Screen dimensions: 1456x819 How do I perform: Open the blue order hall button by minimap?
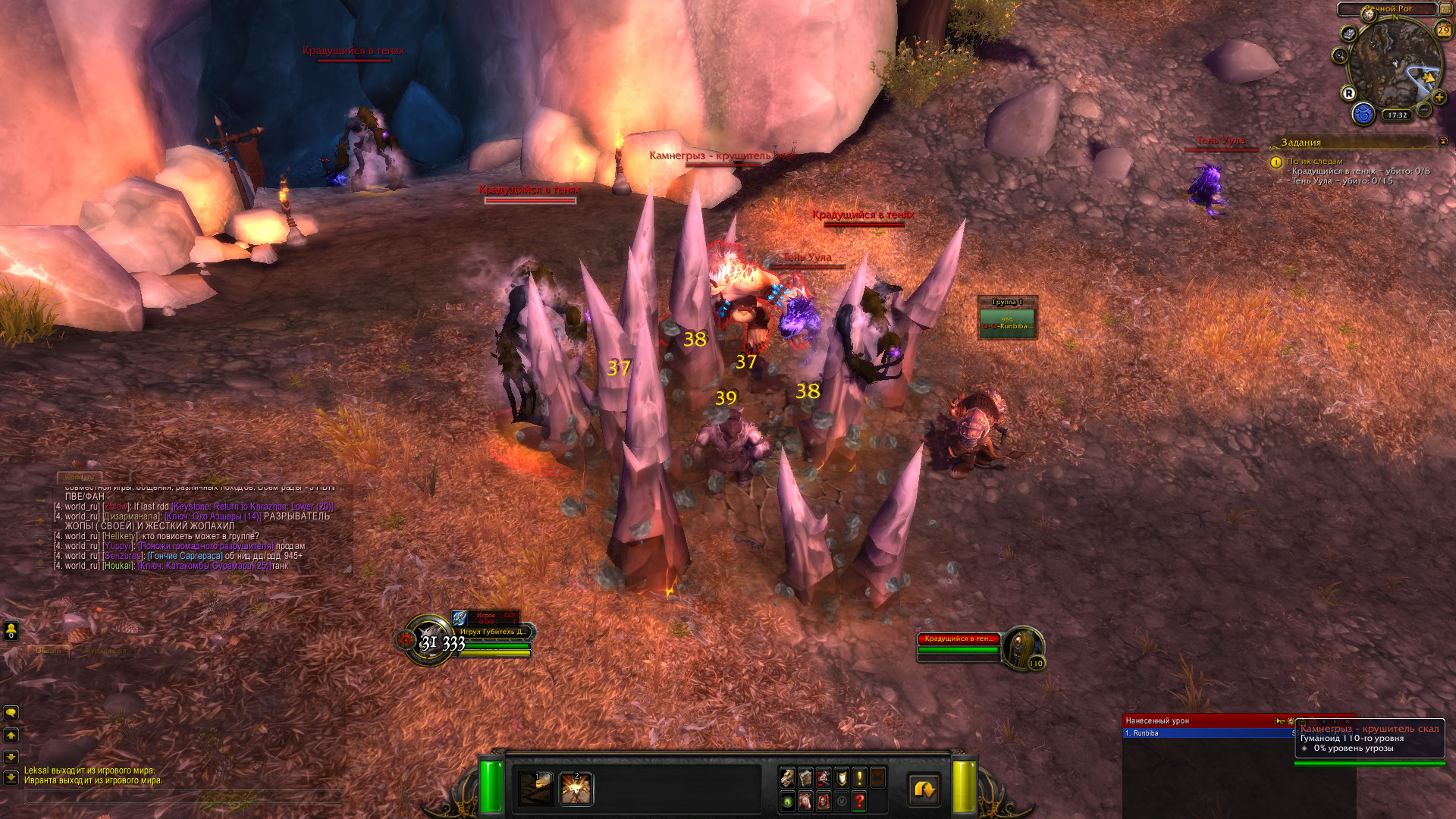pyautogui.click(x=1363, y=115)
